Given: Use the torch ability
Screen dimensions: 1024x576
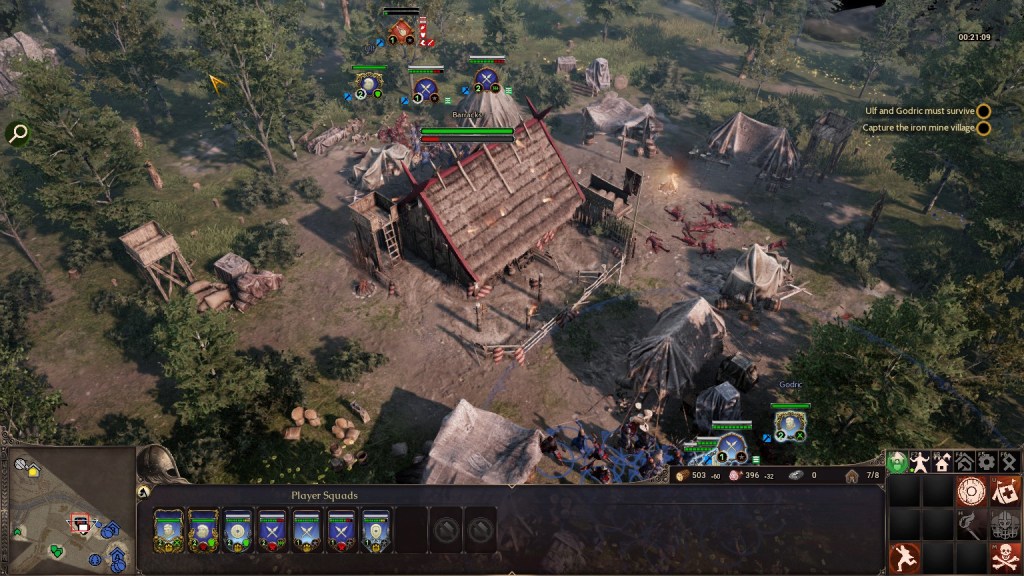Looking at the screenshot, I should tap(970, 524).
